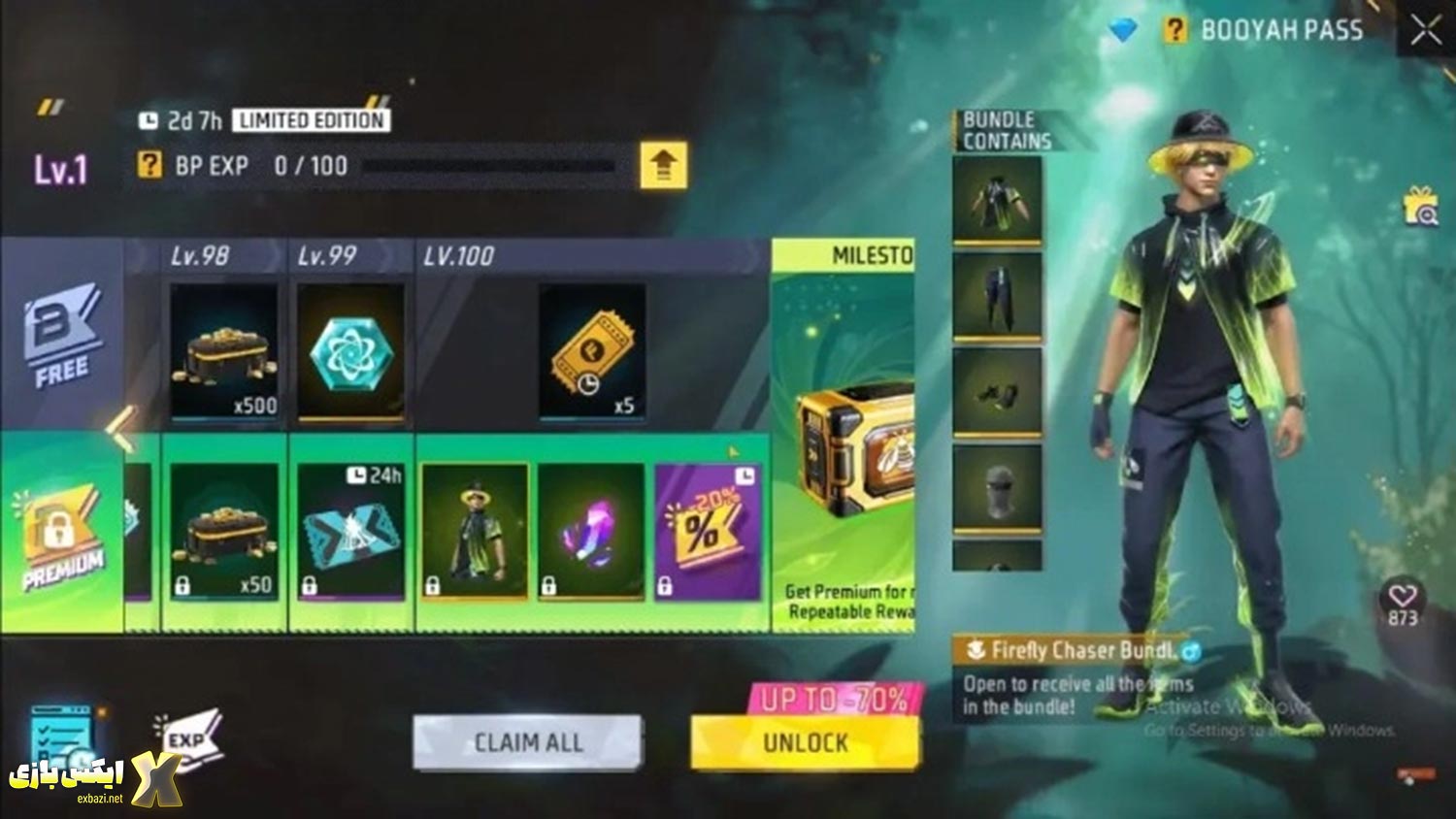Tap the clock icon next to 2d 7h
This screenshot has width=1456, height=819.
(150, 121)
